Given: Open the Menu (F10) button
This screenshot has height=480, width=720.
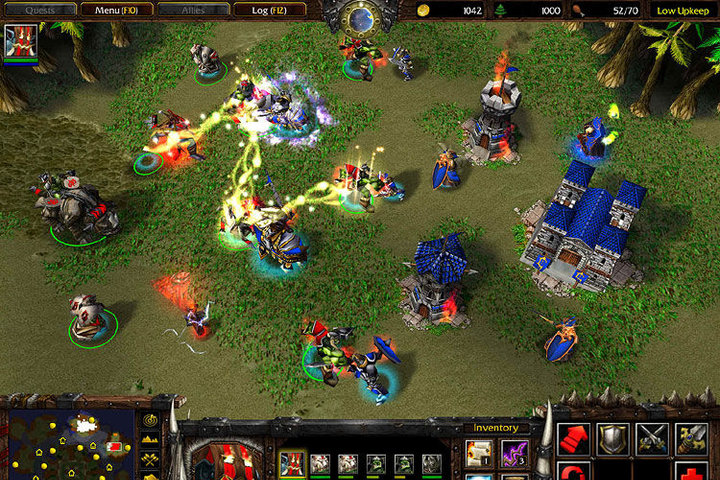Looking at the screenshot, I should 113,9.
